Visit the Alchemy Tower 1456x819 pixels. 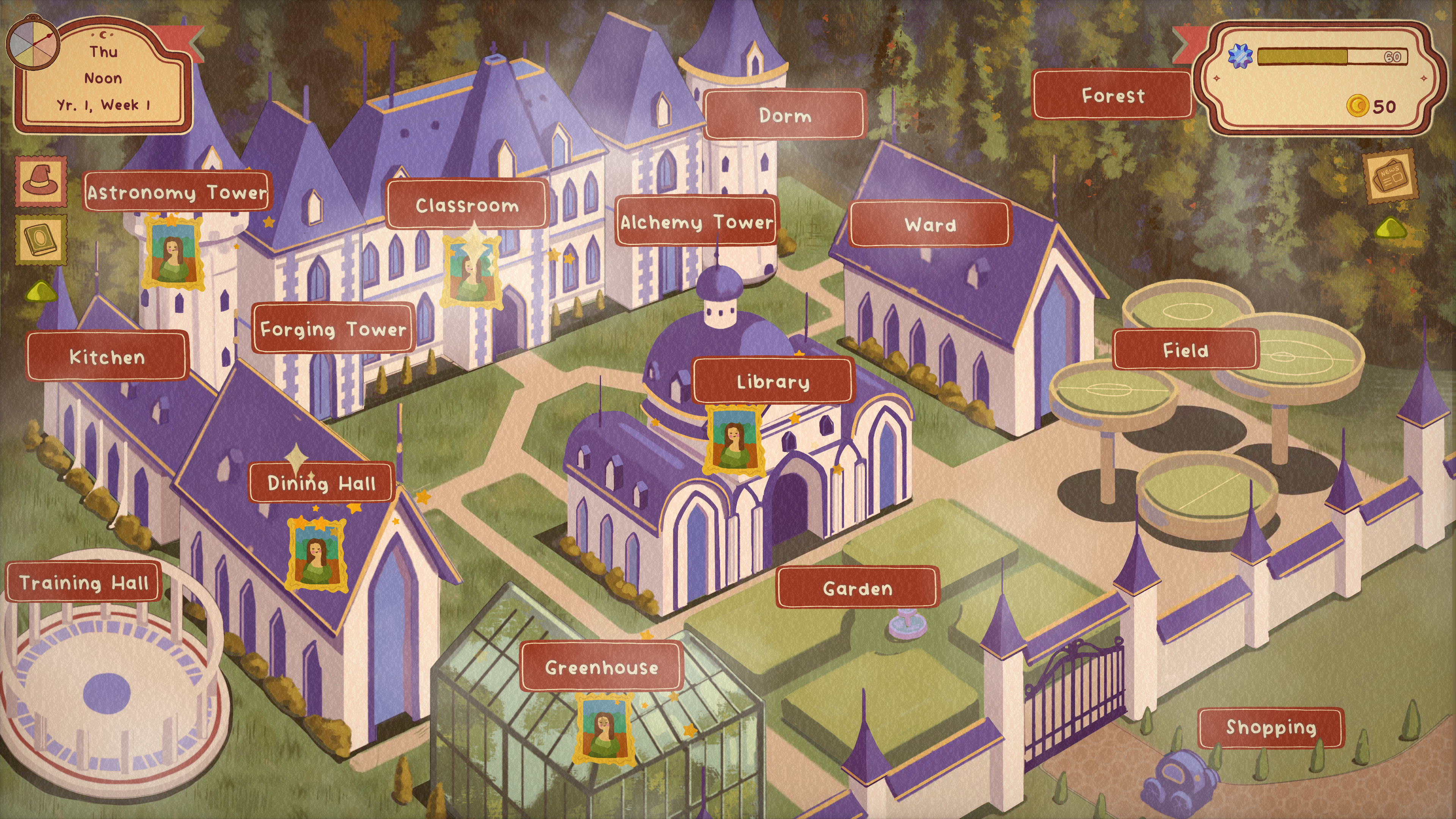coord(697,221)
